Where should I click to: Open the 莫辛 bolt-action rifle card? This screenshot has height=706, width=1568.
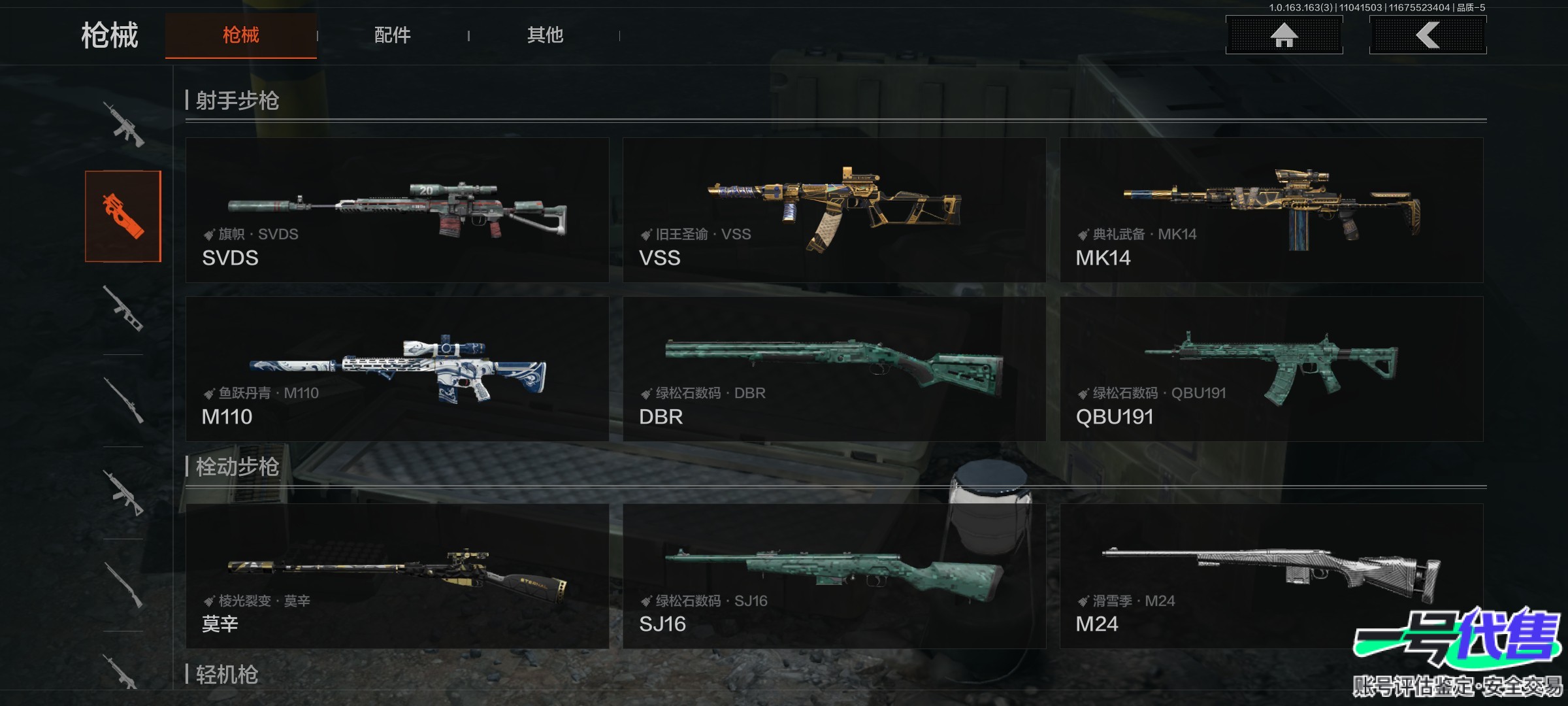397,576
